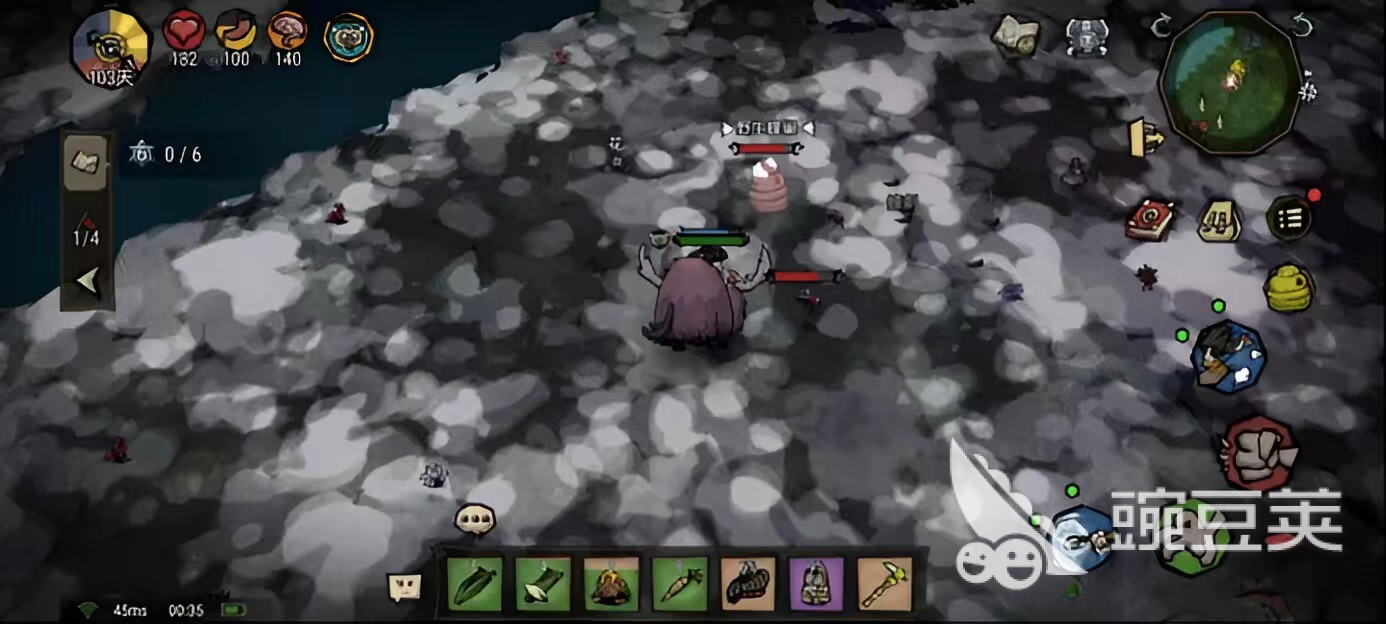Screen dimensions: 1386x624
Task: Tap the yellow exit door arrow icon
Action: 1146,137
